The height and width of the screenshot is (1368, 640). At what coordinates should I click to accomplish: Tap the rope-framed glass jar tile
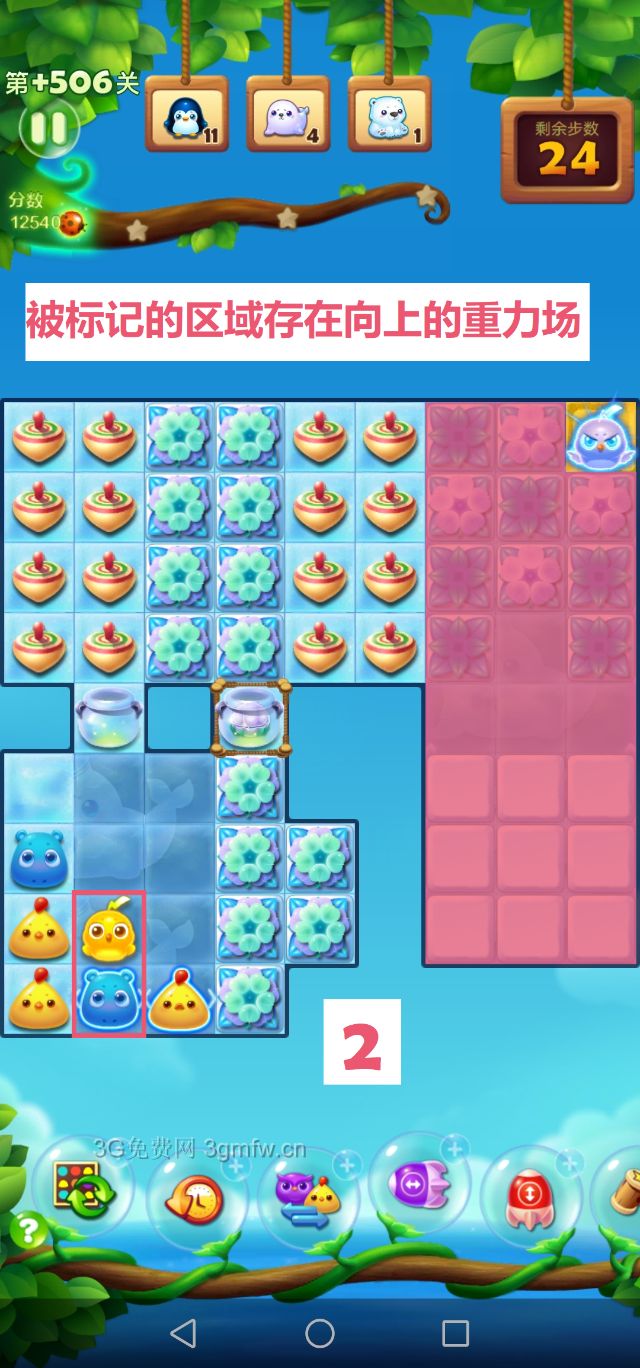pos(251,717)
